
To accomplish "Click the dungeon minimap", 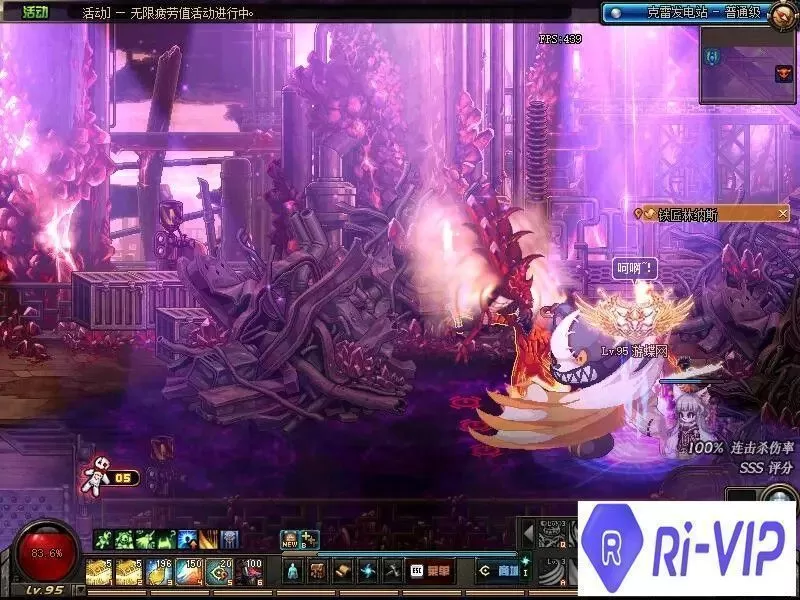I will point(746,65).
